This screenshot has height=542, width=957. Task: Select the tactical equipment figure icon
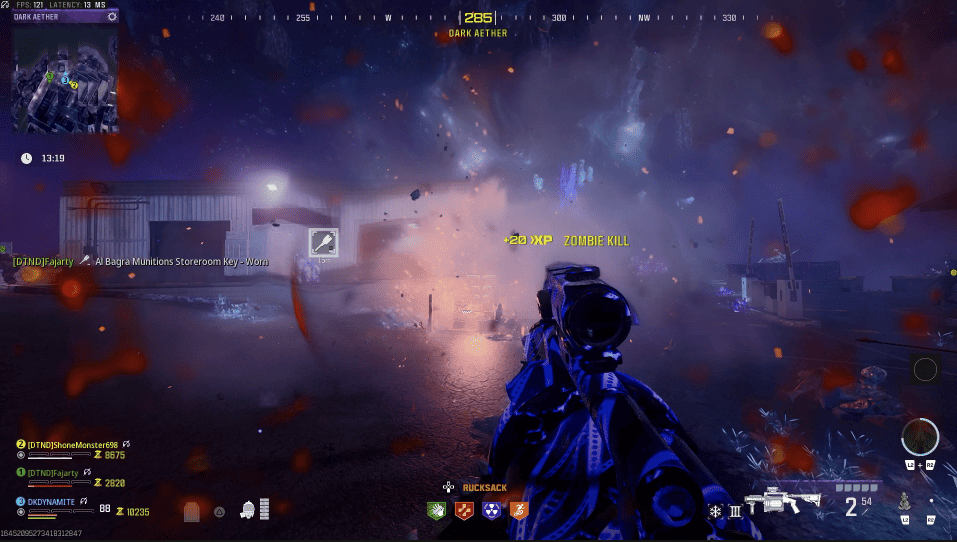point(904,500)
